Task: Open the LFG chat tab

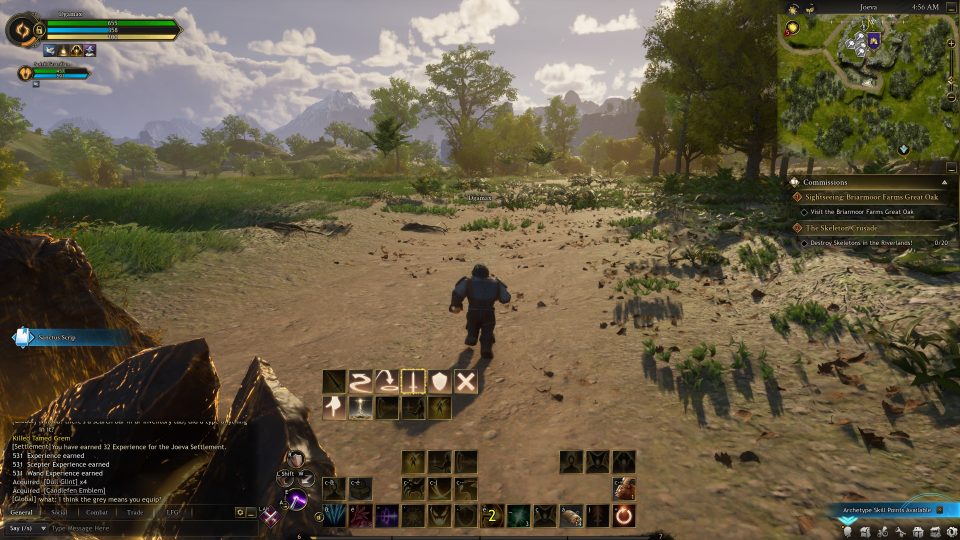Action: 171,512
